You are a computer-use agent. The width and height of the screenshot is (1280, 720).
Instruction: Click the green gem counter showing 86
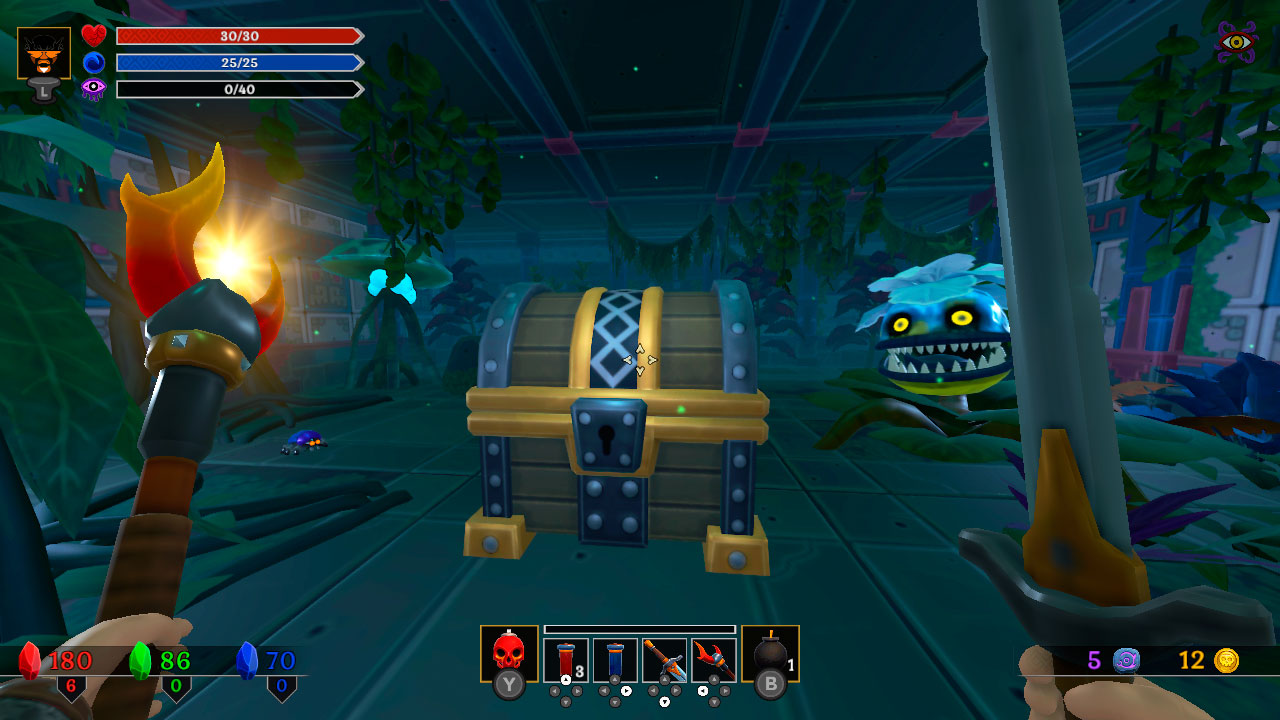tap(175, 660)
